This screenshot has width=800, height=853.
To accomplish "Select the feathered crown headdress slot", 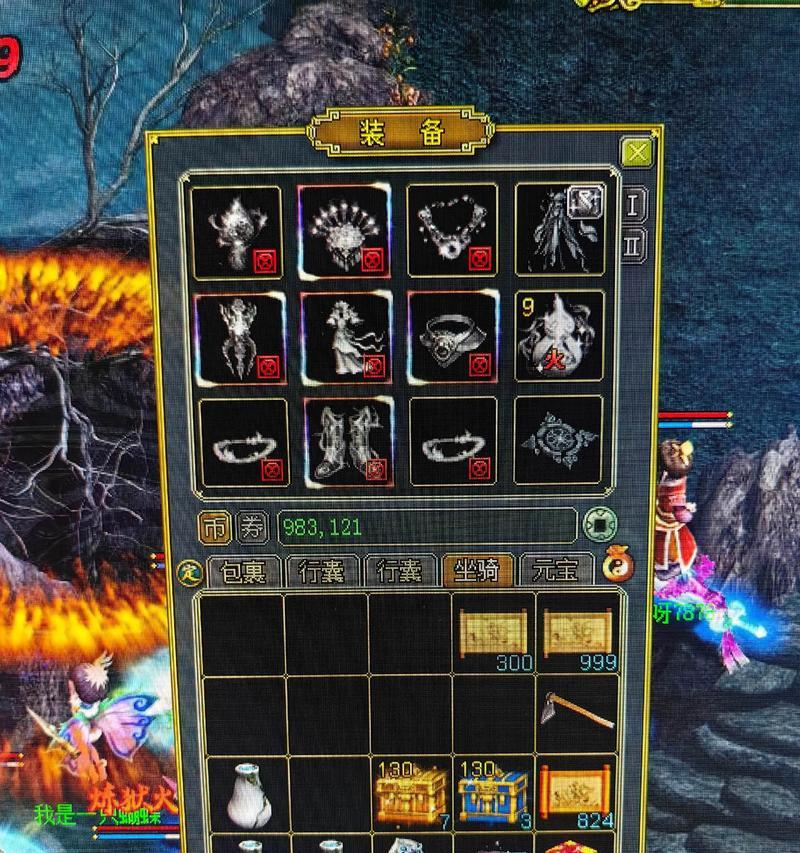I will [343, 230].
